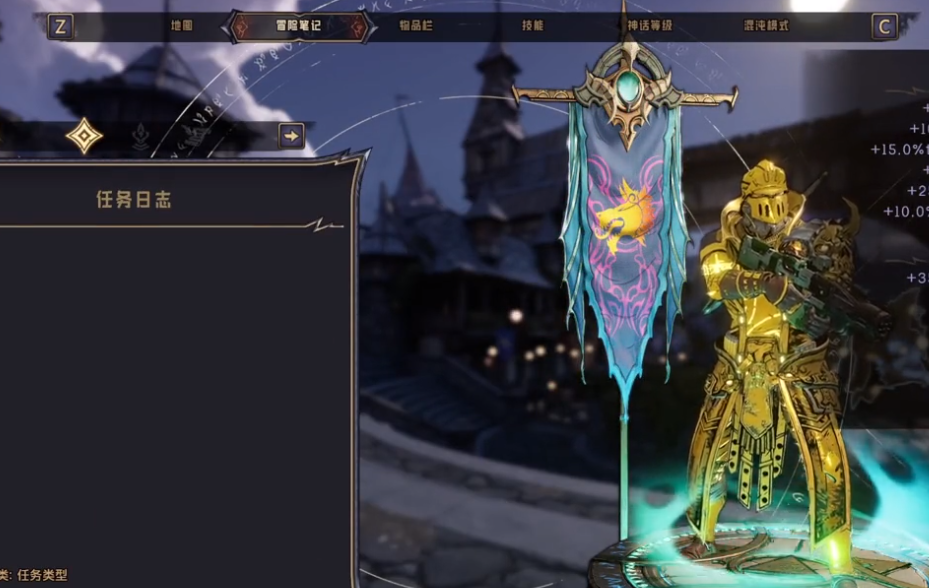Switch to the 物品栏 inventory tab
The height and width of the screenshot is (588, 929).
415,25
